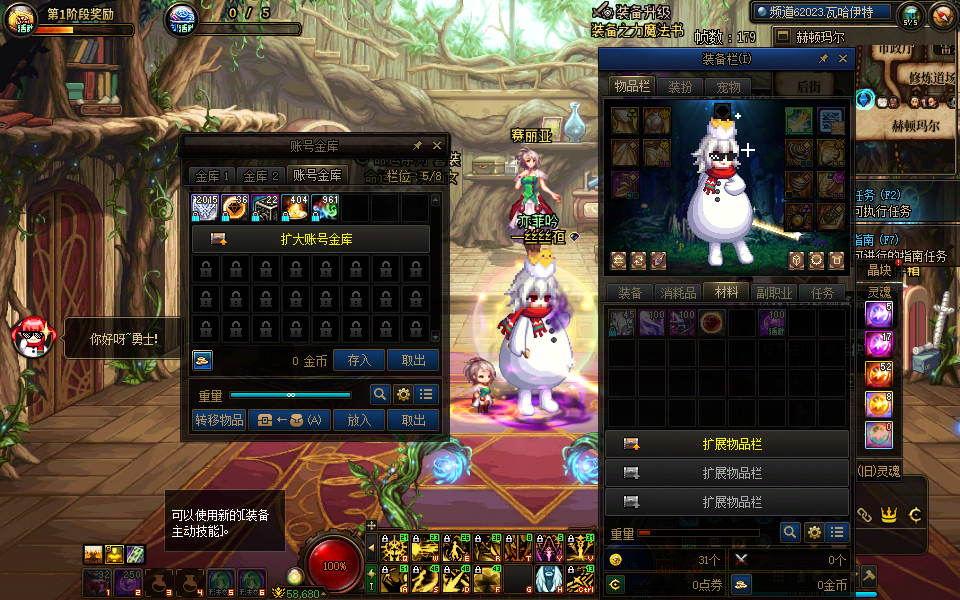Viewport: 960px width, 600px height.
Task: Open the 任务 quest items tab
Action: (822, 293)
